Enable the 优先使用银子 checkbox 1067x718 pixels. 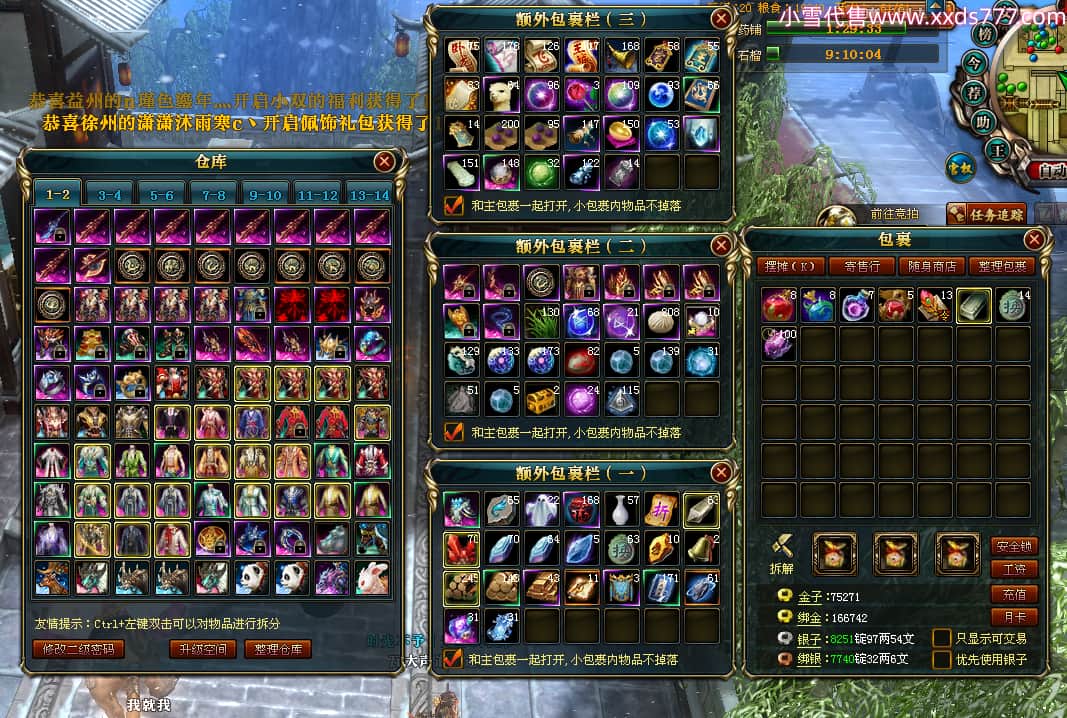(941, 659)
